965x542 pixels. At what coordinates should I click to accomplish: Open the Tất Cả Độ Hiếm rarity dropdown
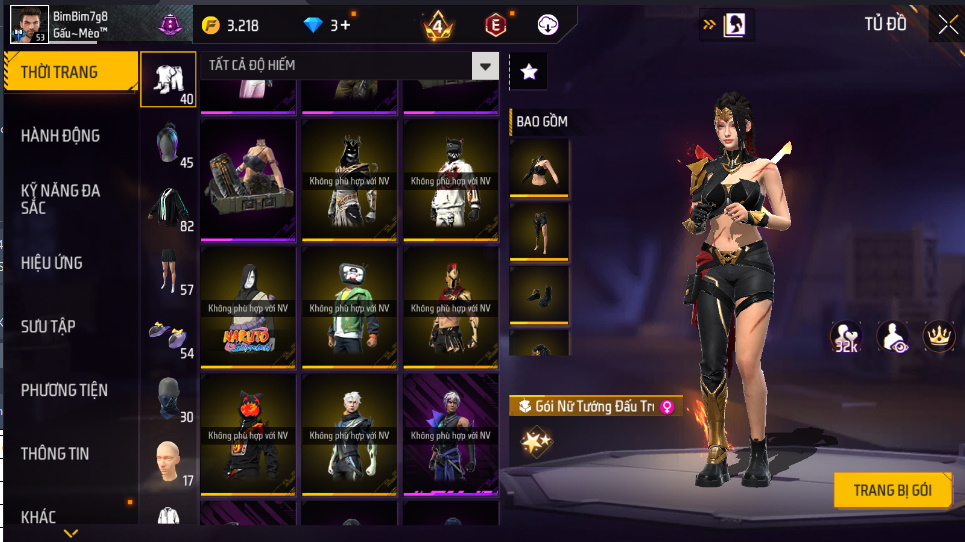pos(349,66)
